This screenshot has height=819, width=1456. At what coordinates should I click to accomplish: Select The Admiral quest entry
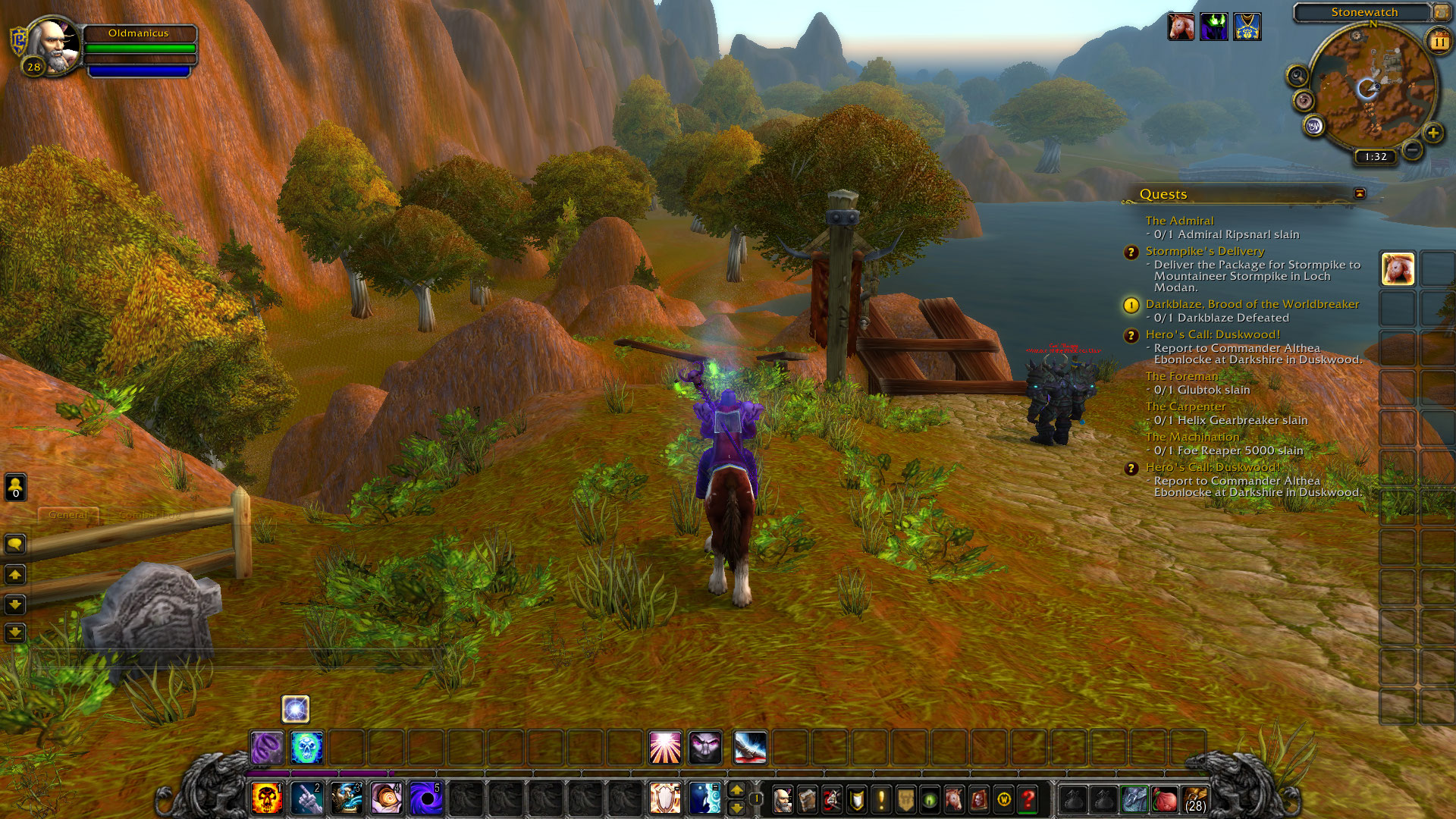[1179, 221]
